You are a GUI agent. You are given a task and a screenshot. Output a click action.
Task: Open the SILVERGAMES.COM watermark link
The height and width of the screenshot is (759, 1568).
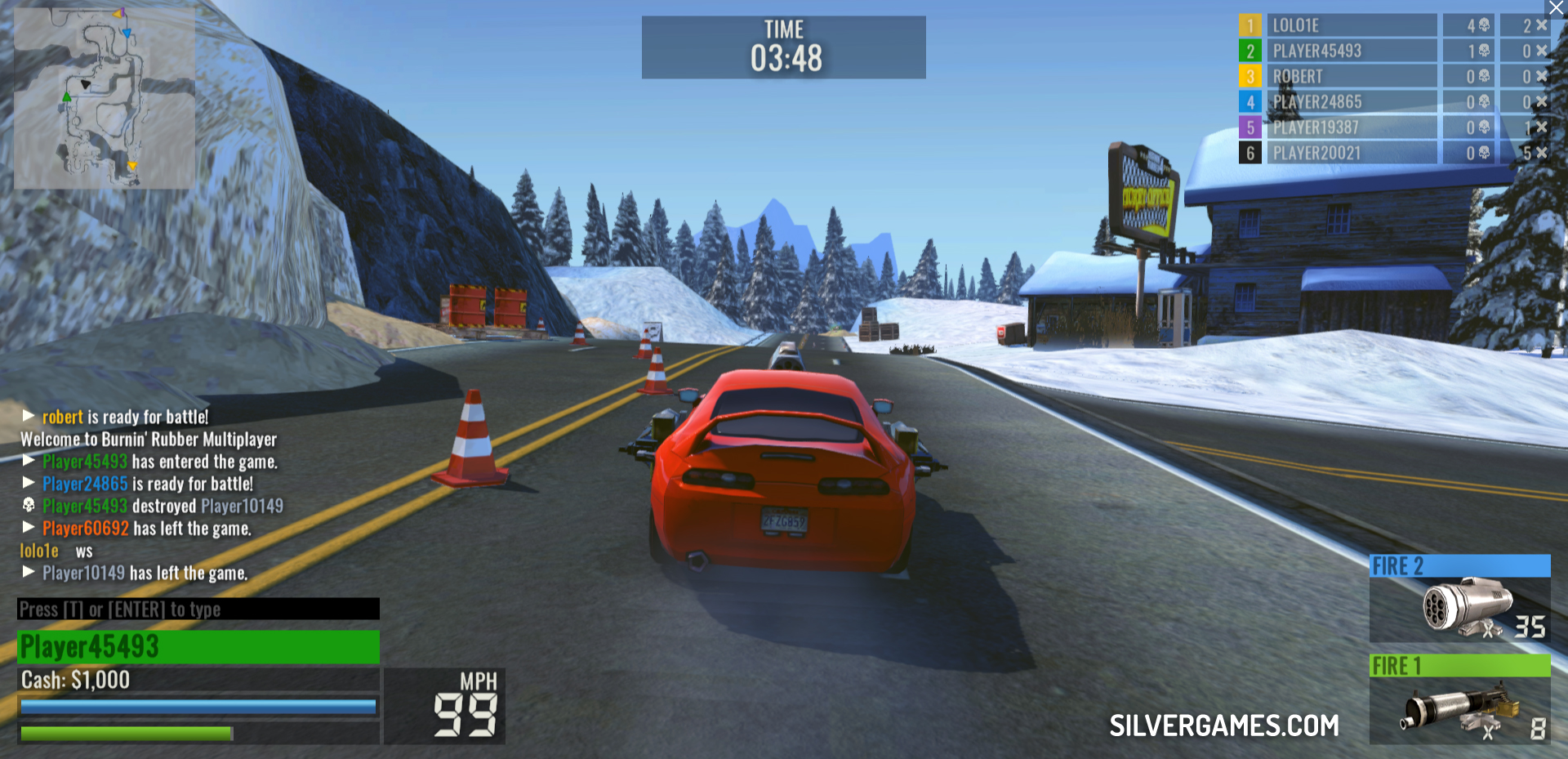tap(1223, 726)
